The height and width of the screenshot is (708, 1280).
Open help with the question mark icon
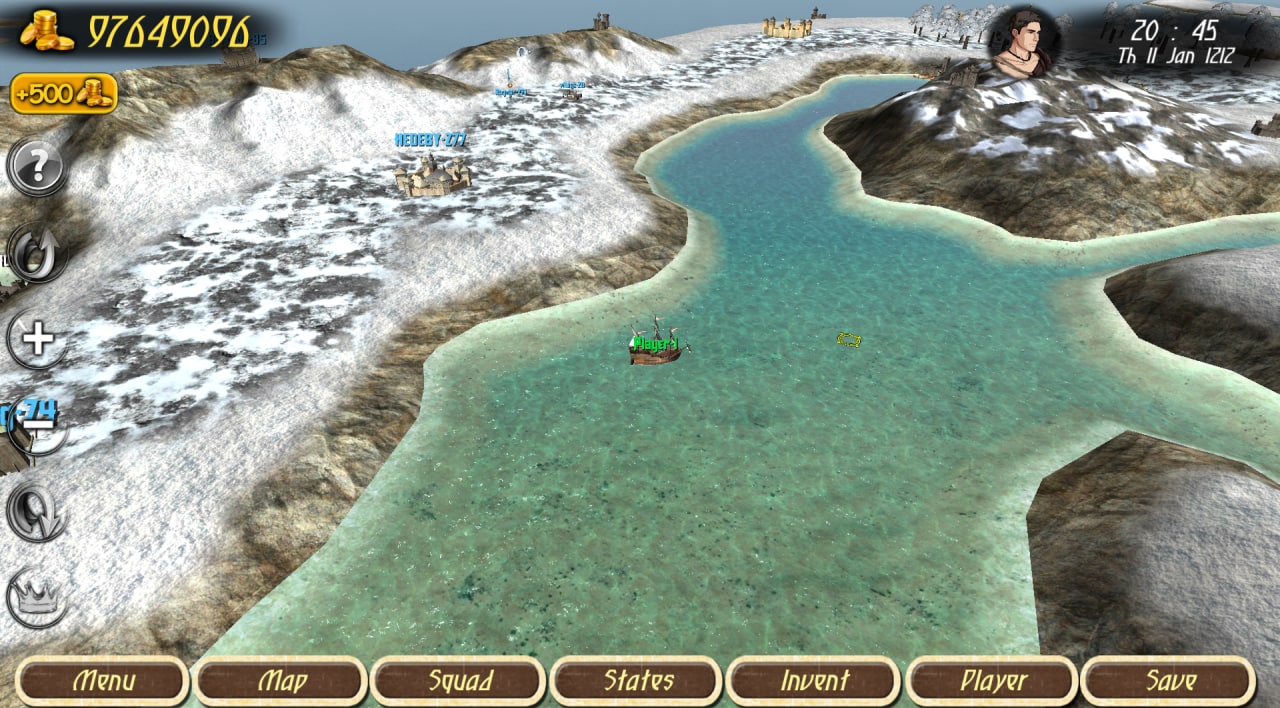pyautogui.click(x=38, y=167)
